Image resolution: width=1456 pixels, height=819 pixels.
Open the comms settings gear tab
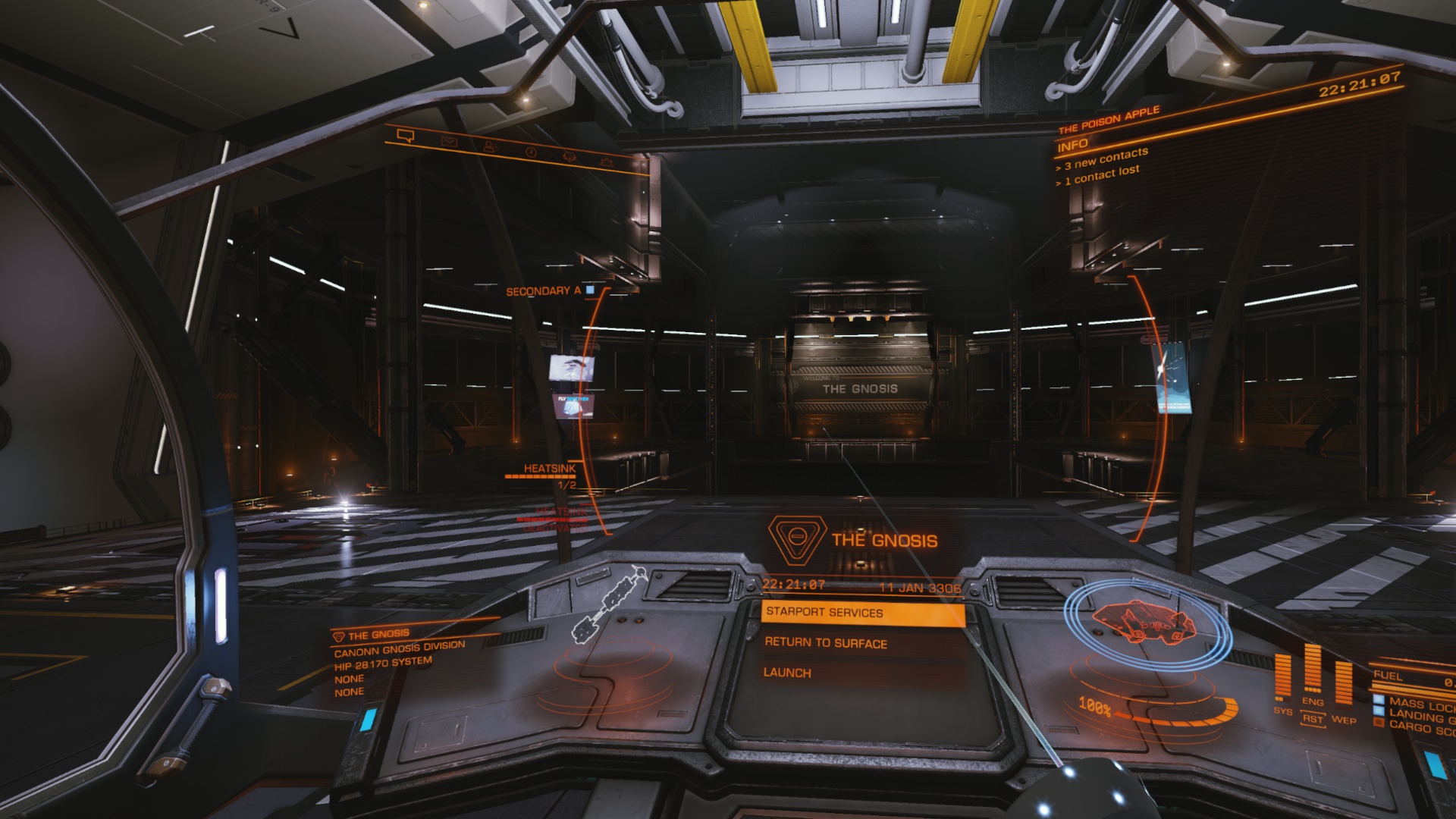coord(606,162)
